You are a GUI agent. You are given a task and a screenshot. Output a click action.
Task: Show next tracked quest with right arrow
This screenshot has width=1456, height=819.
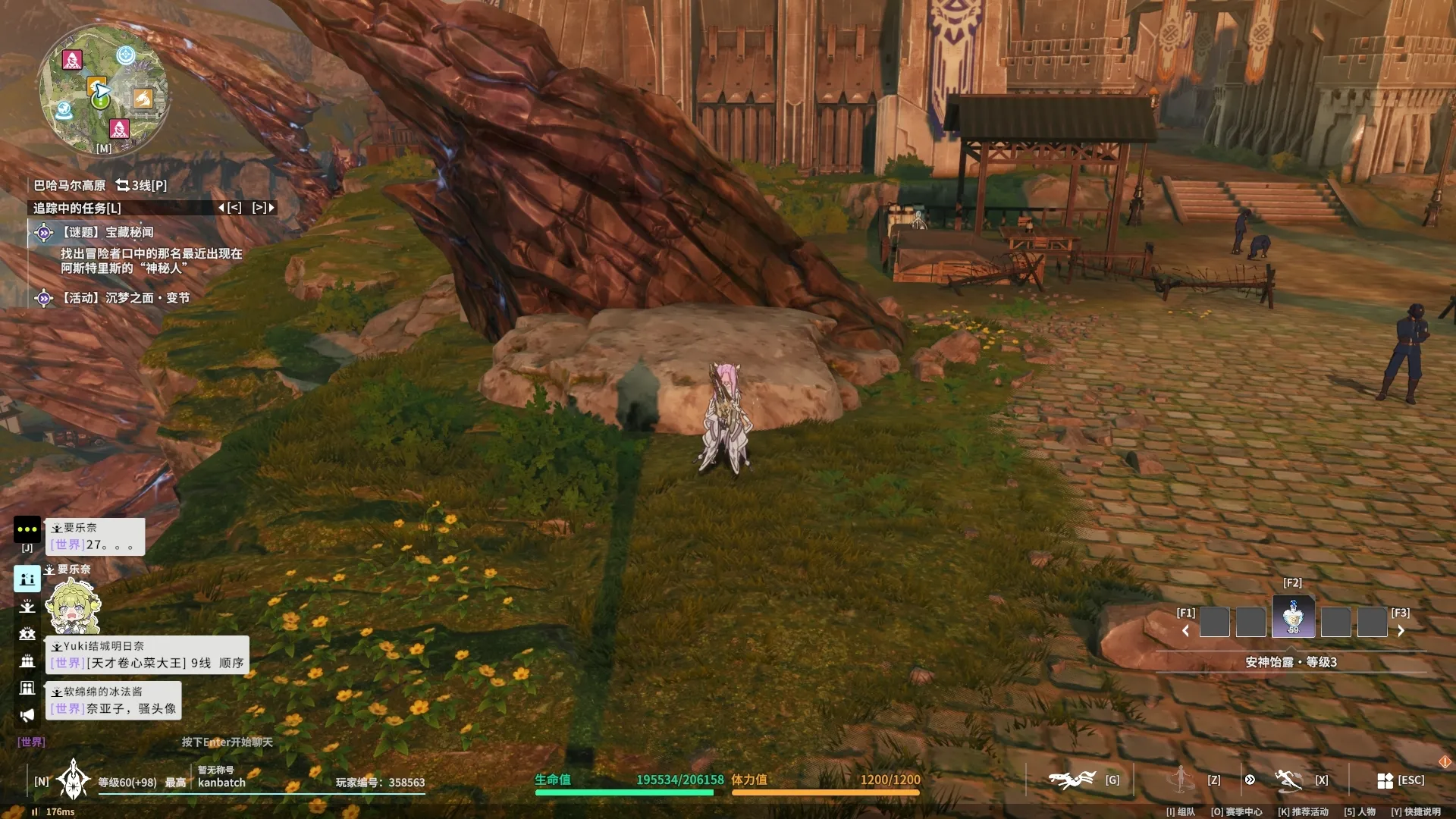tap(263, 208)
